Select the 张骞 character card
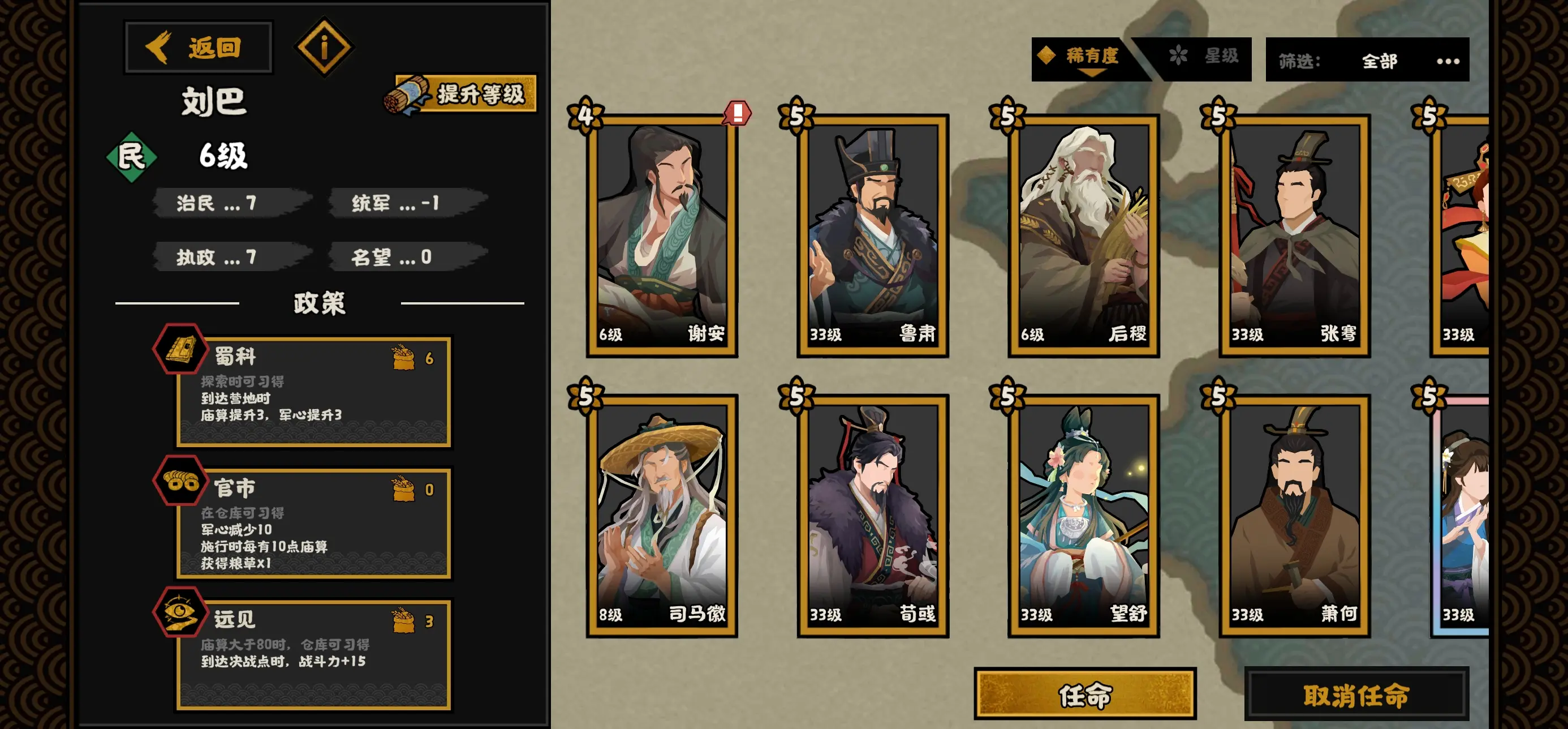This screenshot has height=729, width=1568. pos(1294,235)
